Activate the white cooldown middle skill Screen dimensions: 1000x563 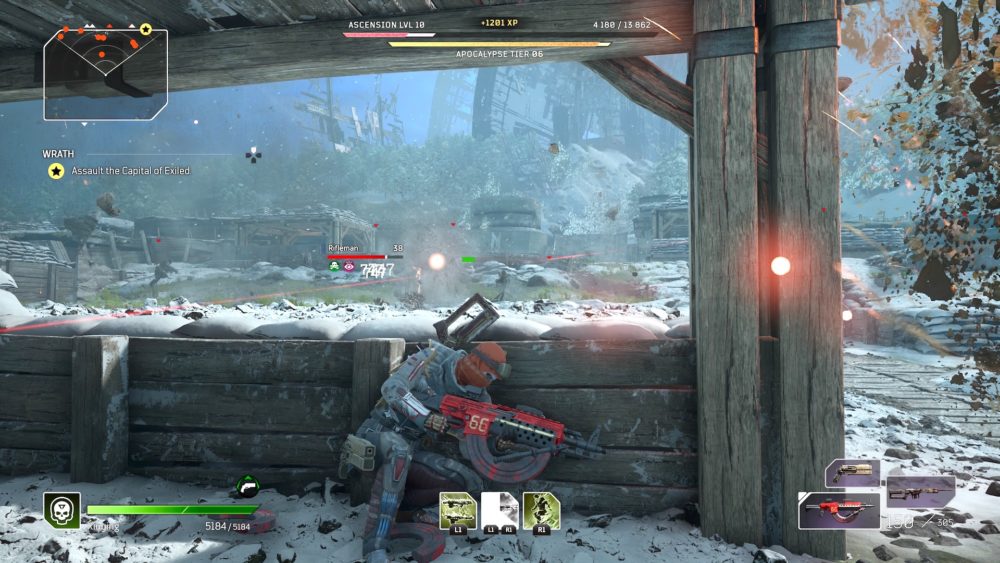coord(500,511)
